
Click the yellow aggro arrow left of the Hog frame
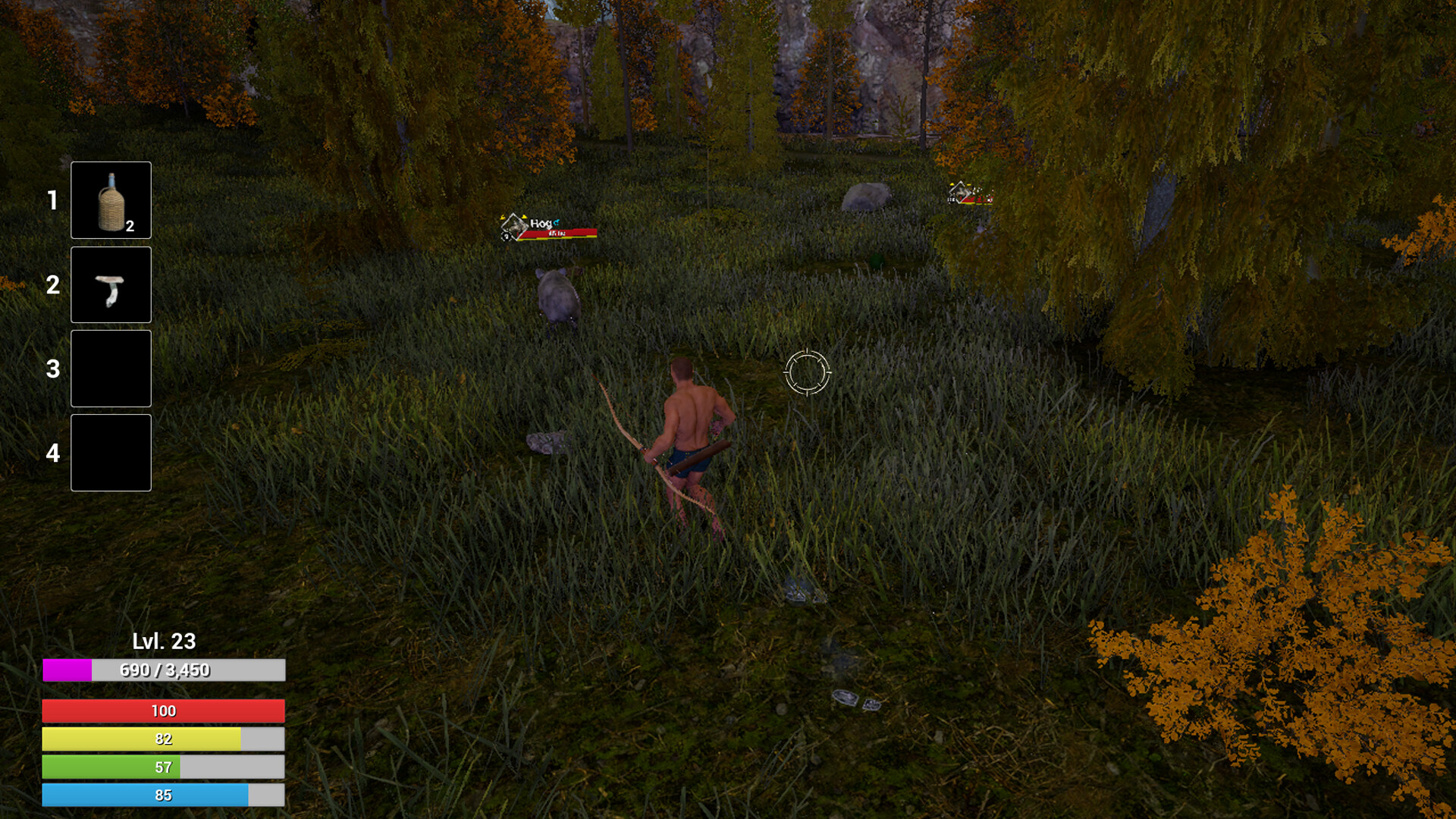(x=502, y=217)
